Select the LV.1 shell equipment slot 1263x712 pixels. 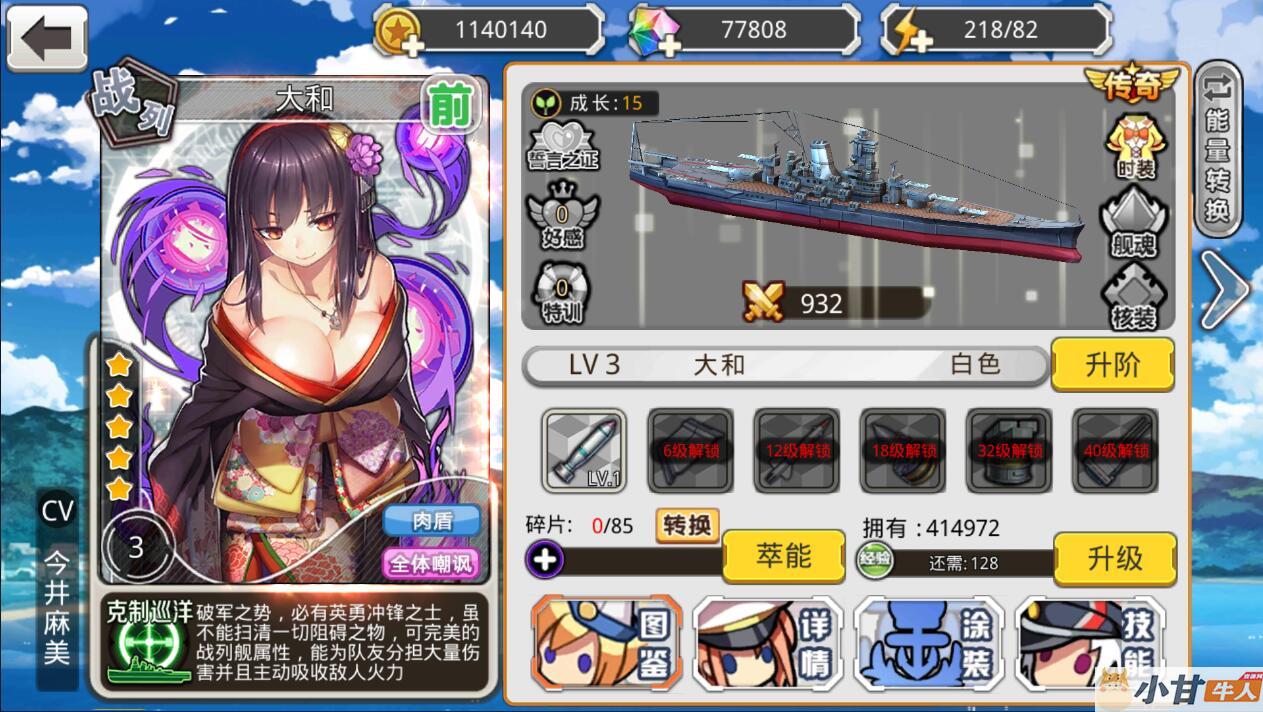pos(585,450)
